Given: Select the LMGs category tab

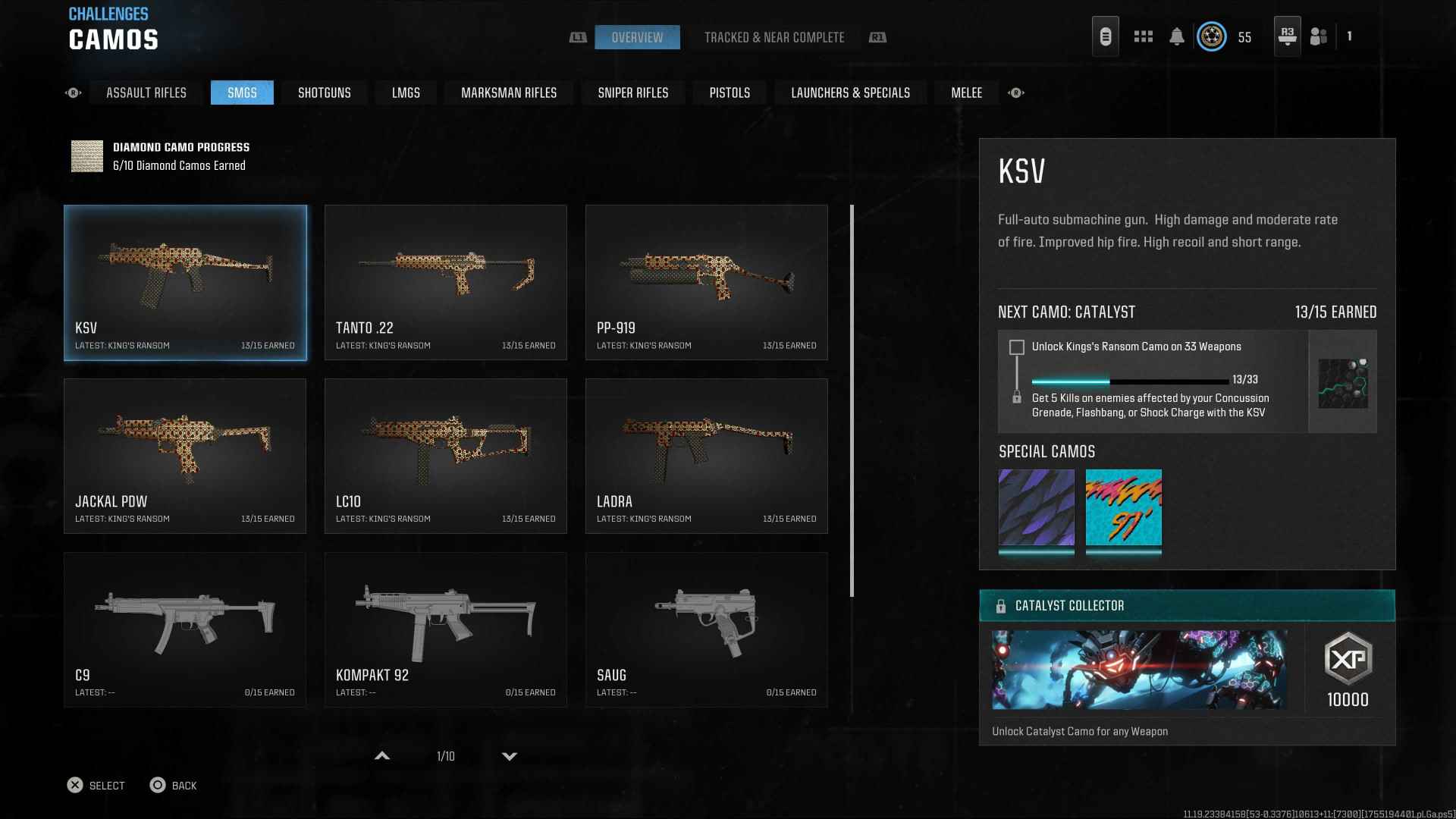Looking at the screenshot, I should [x=406, y=93].
